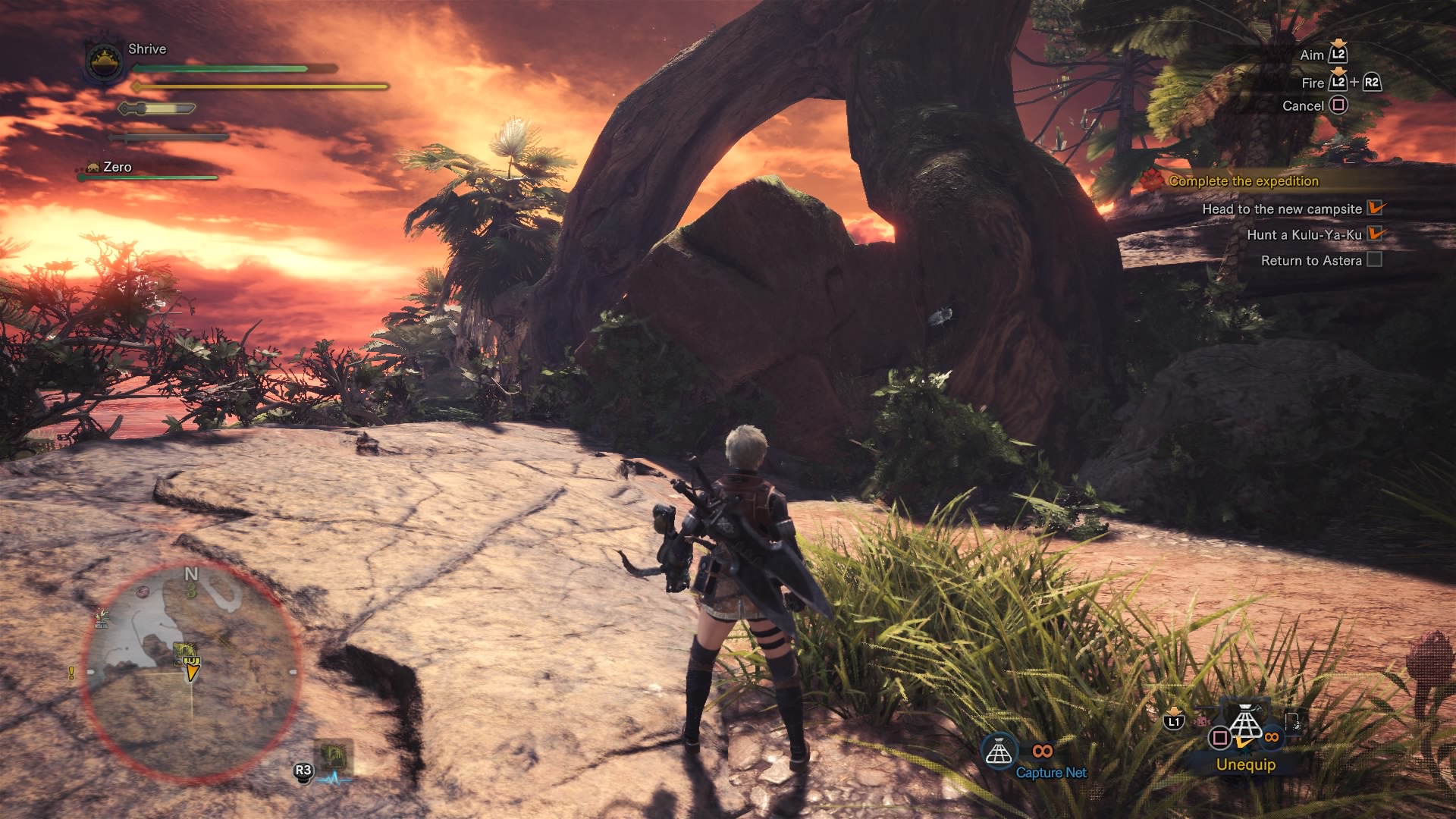Viewport: 1456px width, 819px height.
Task: Open the circular minimap
Action: pos(191,671)
